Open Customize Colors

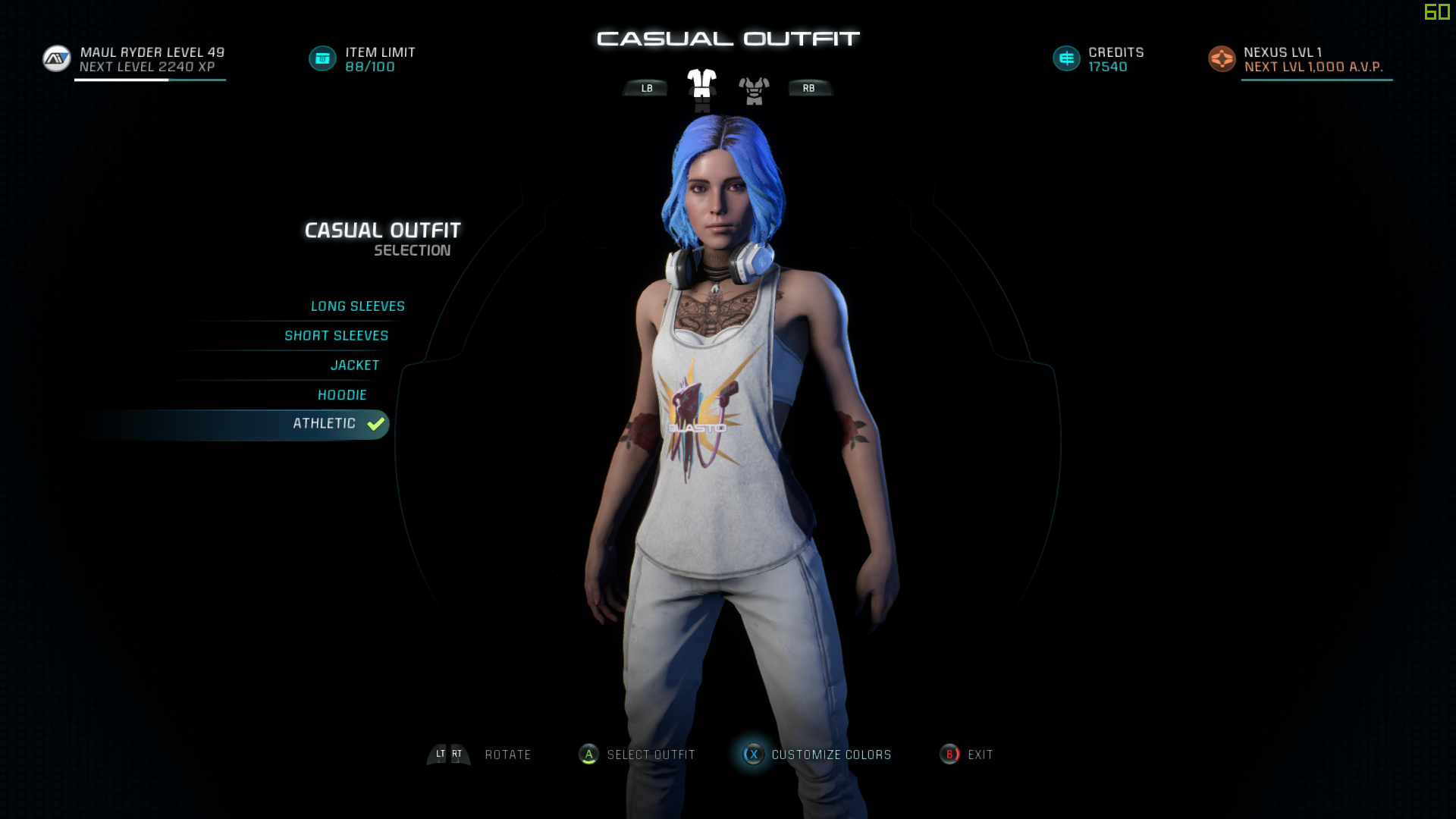coord(830,755)
